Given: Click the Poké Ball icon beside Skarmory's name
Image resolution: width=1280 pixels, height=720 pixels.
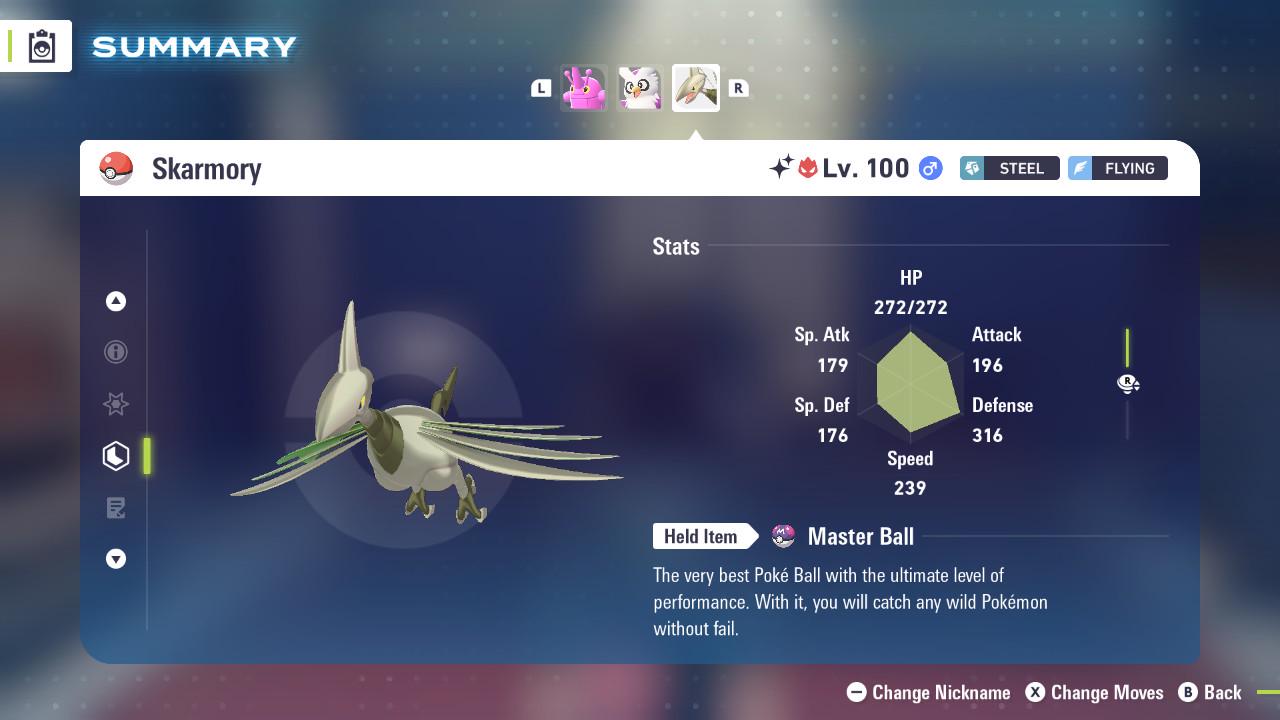Looking at the screenshot, I should coord(117,168).
